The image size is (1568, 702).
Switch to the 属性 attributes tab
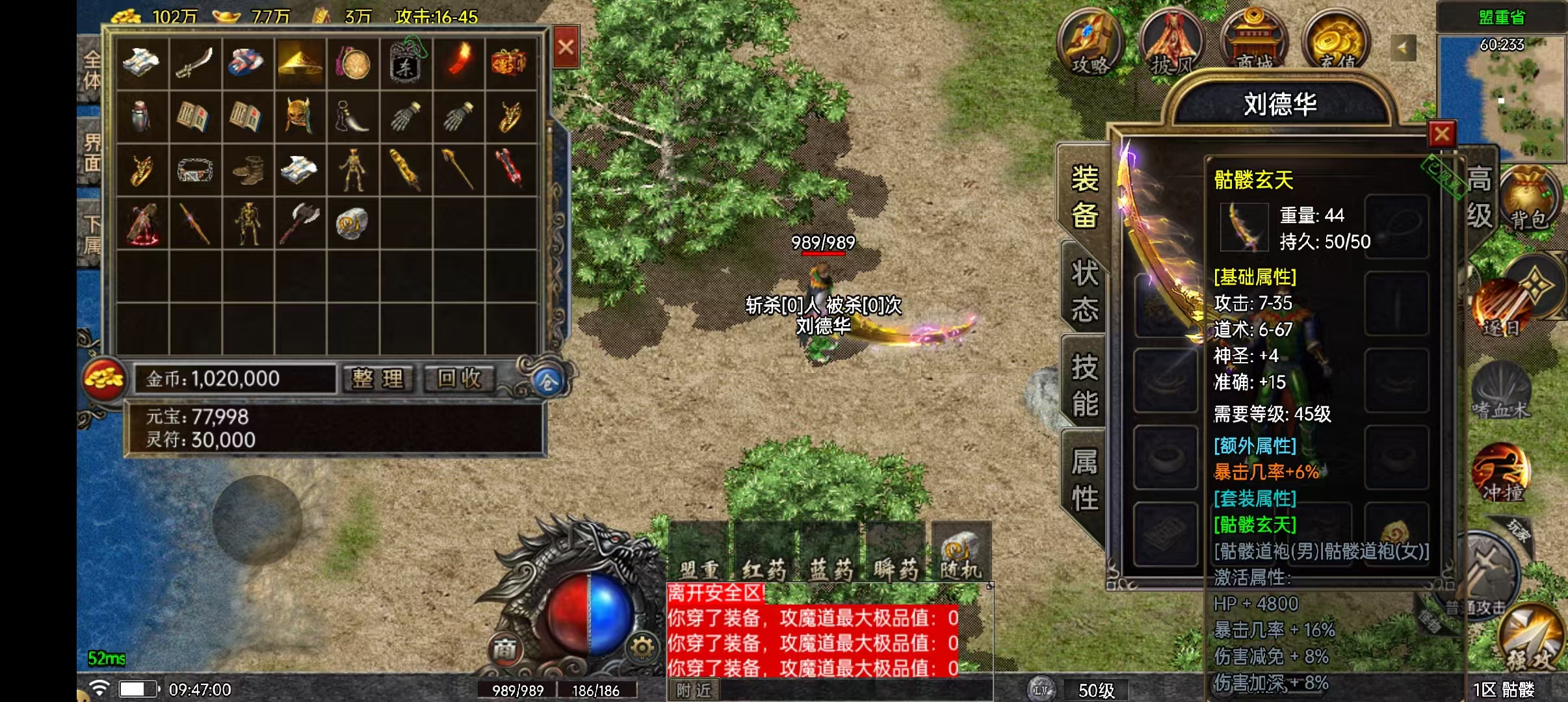pos(1084,480)
